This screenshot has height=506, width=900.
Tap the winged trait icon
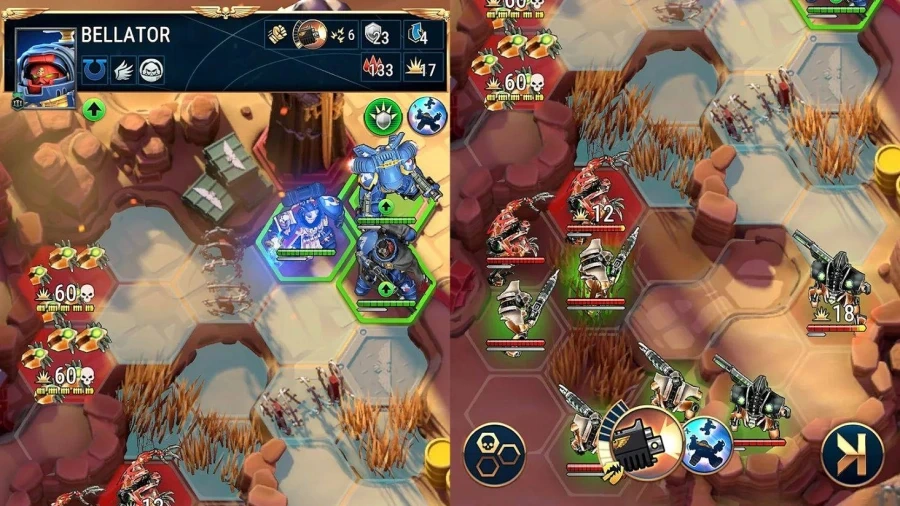(121, 70)
